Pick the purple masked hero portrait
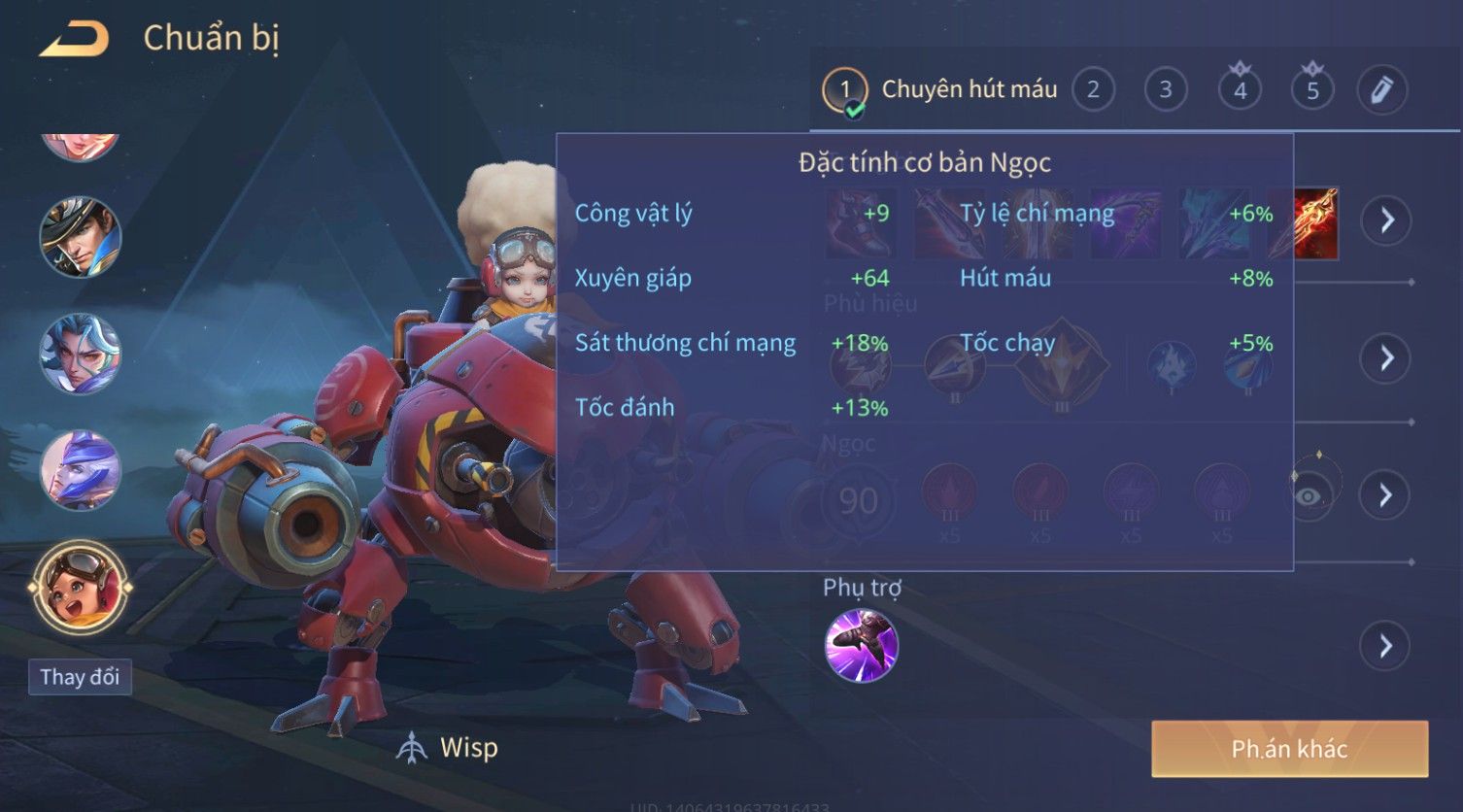Image resolution: width=1463 pixels, height=812 pixels. click(81, 471)
